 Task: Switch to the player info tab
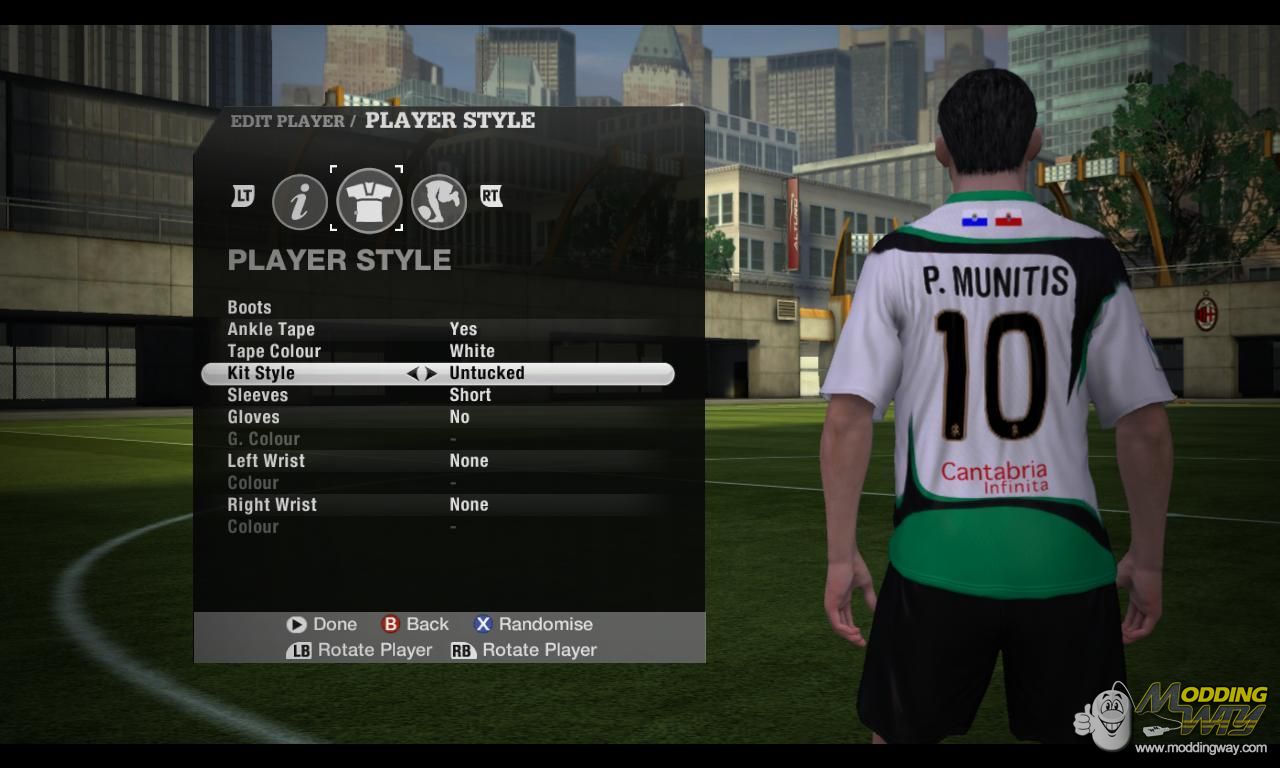click(x=300, y=202)
